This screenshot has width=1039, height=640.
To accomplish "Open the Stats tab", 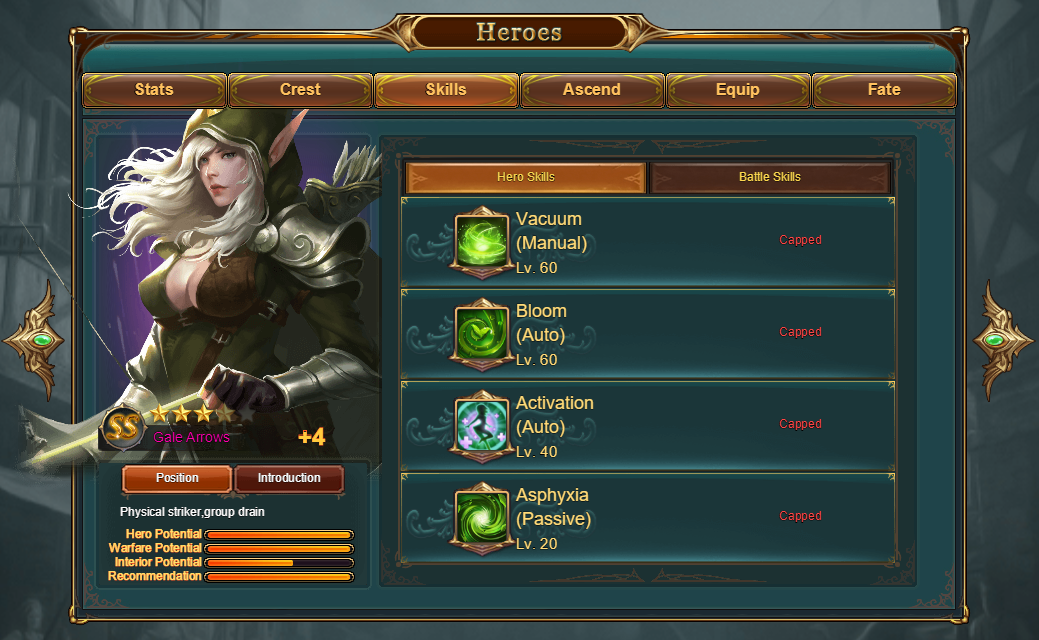I will click(x=154, y=90).
